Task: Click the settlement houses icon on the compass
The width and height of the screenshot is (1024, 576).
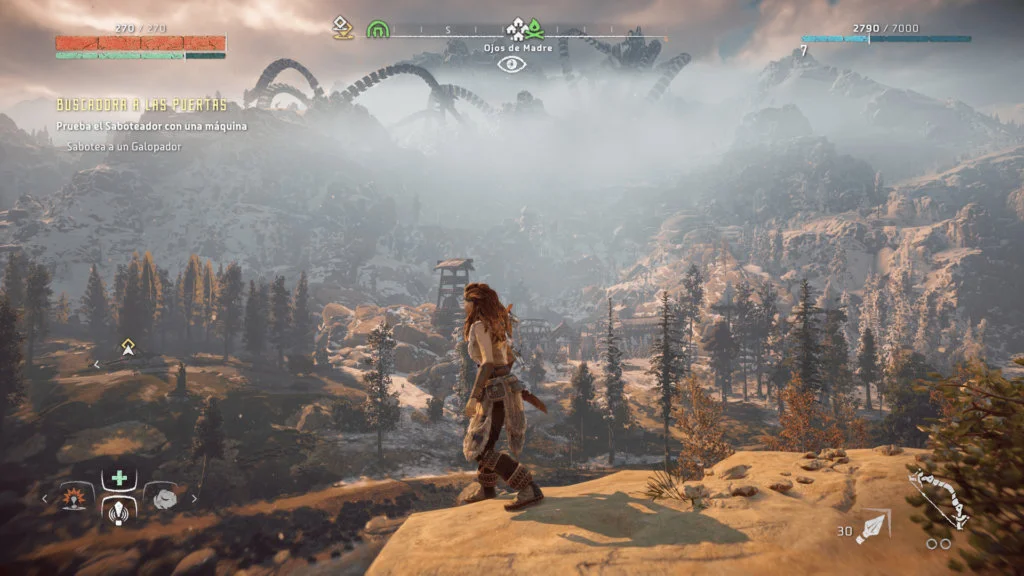Action: pyautogui.click(x=516, y=29)
